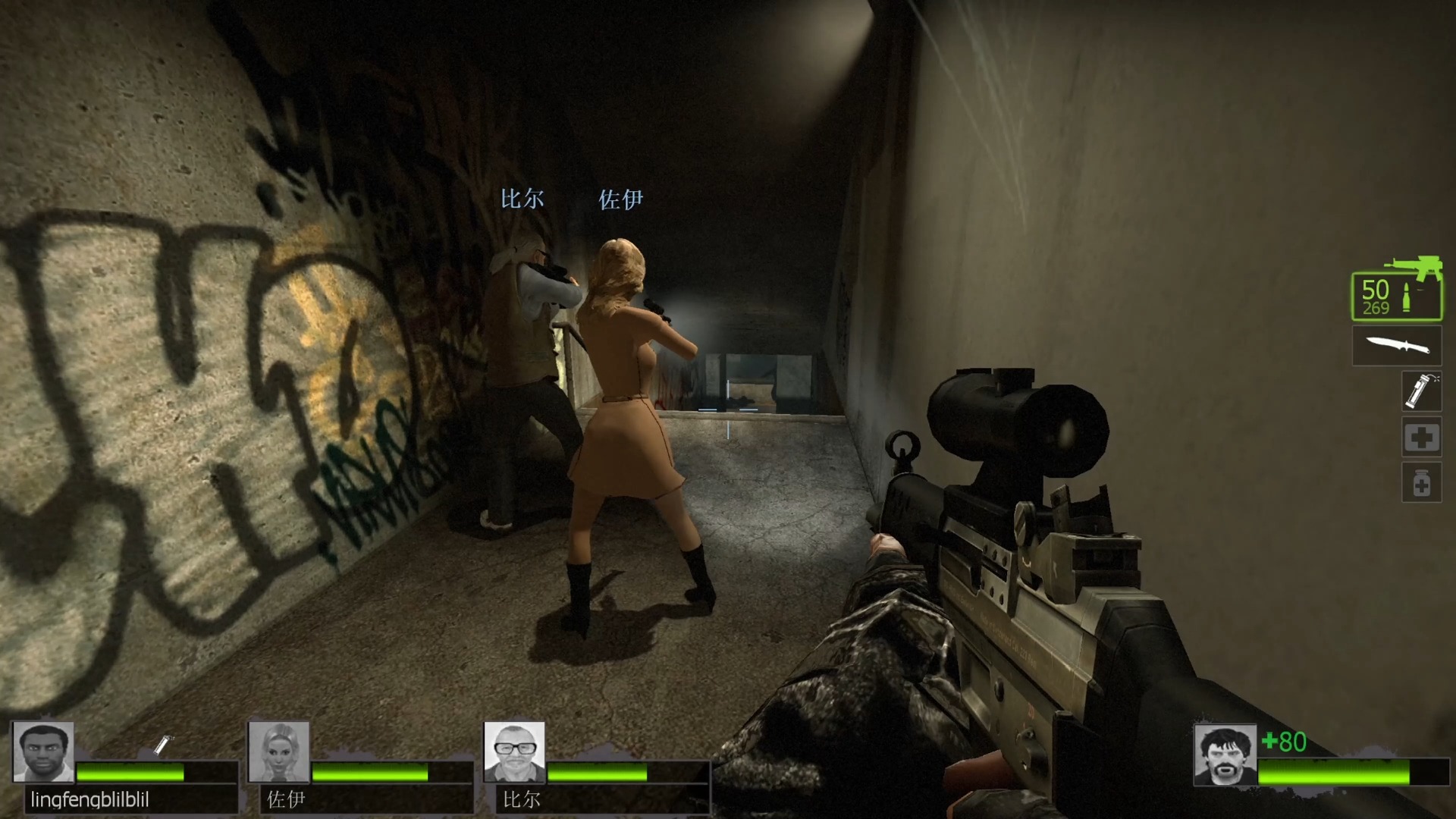
Task: Click the 比尔 teammate portrait
Action: [515, 752]
